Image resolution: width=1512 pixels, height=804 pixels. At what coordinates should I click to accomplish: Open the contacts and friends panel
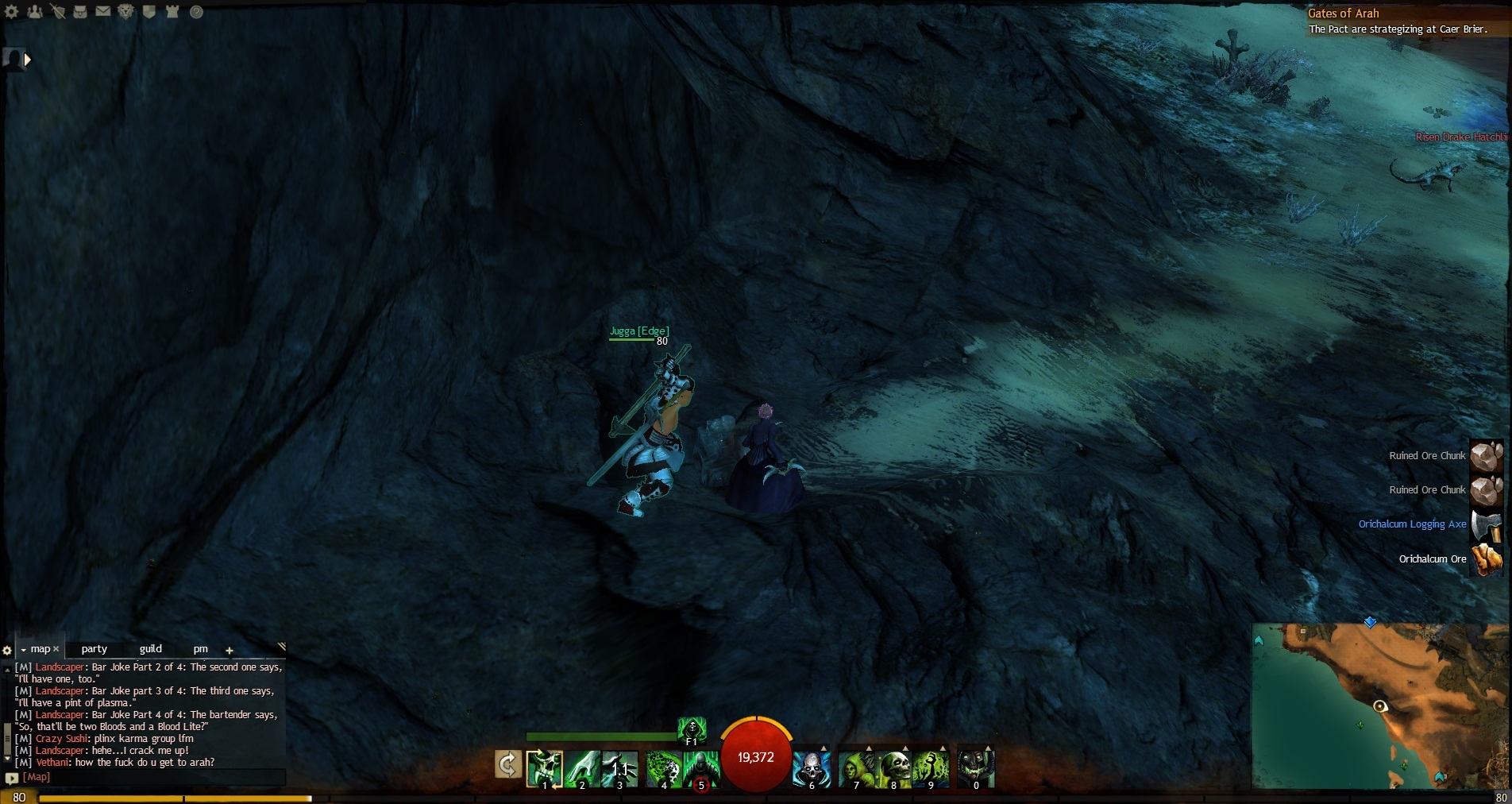tap(35, 12)
